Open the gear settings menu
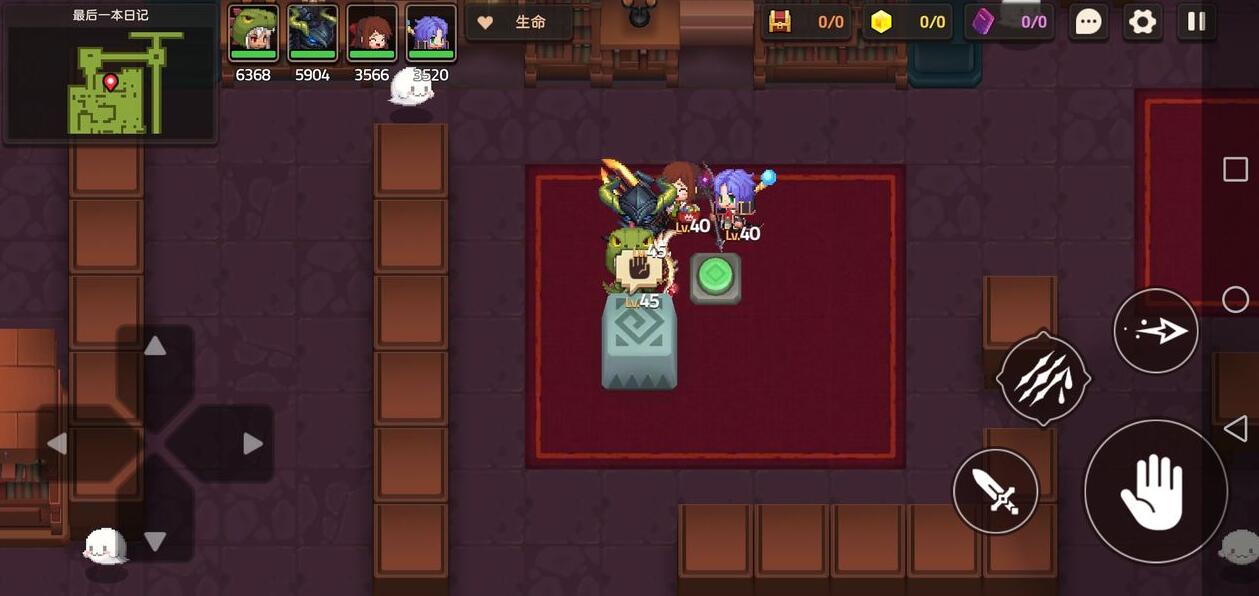This screenshot has height=596, width=1259. 1142,22
